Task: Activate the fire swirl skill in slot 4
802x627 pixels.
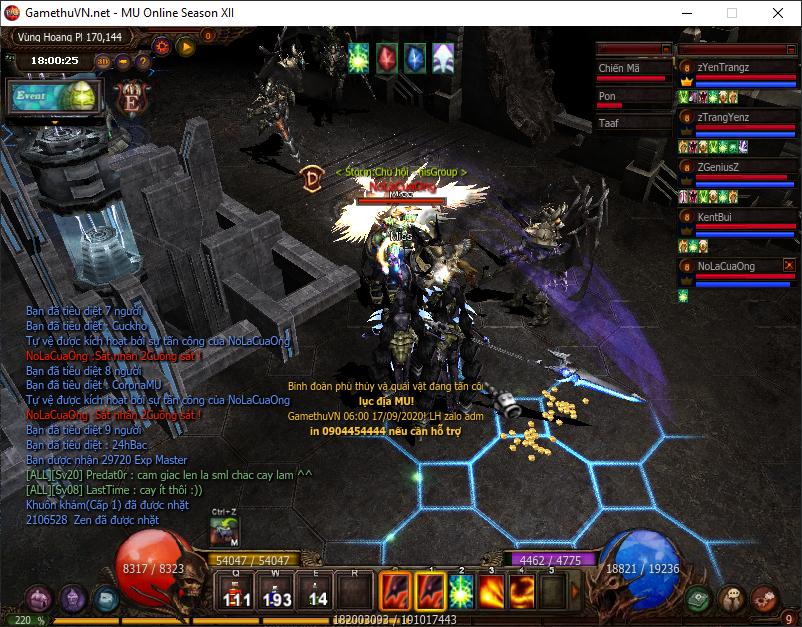Action: (x=522, y=592)
